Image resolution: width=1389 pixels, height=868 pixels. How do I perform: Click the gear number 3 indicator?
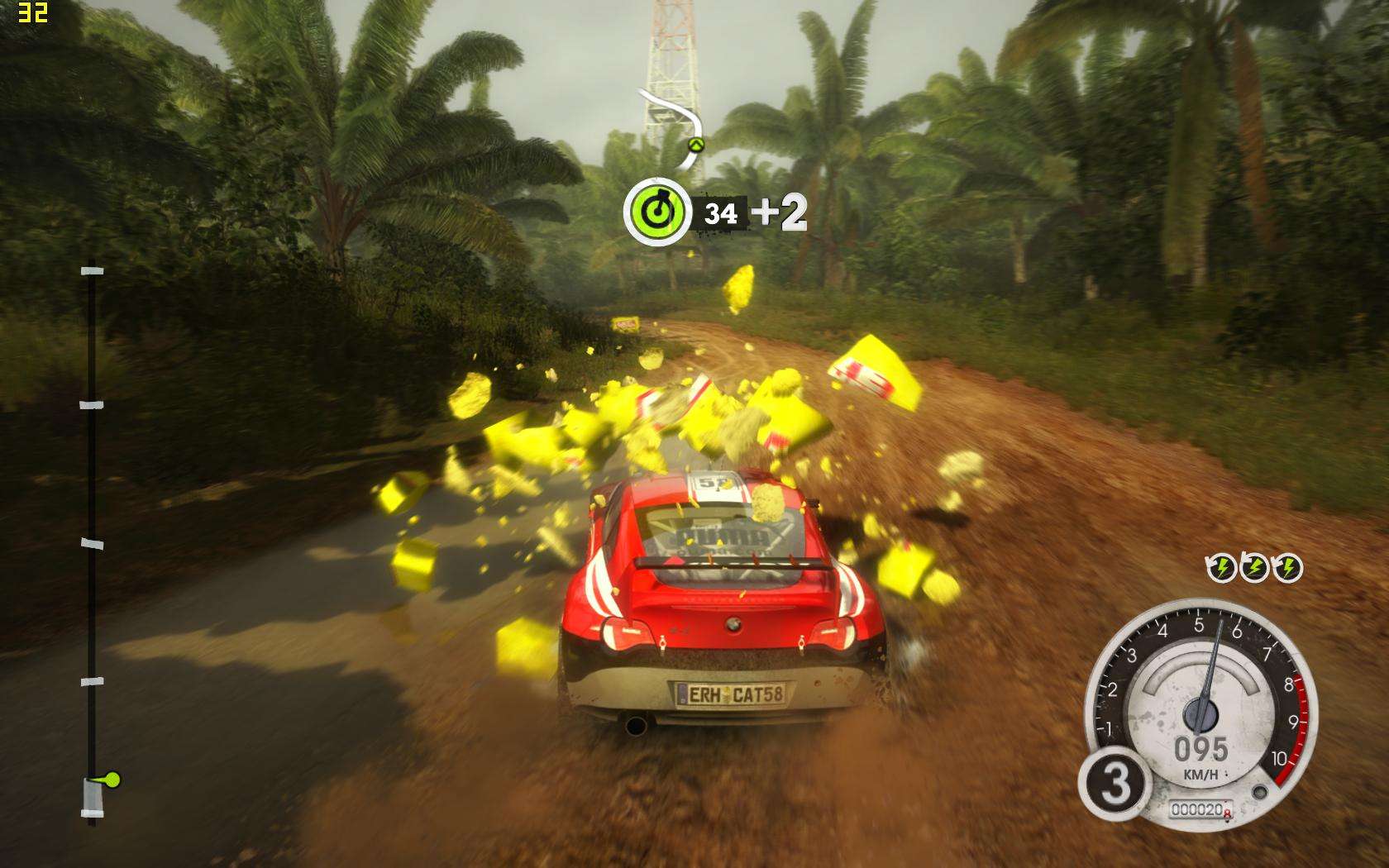pos(1115,784)
